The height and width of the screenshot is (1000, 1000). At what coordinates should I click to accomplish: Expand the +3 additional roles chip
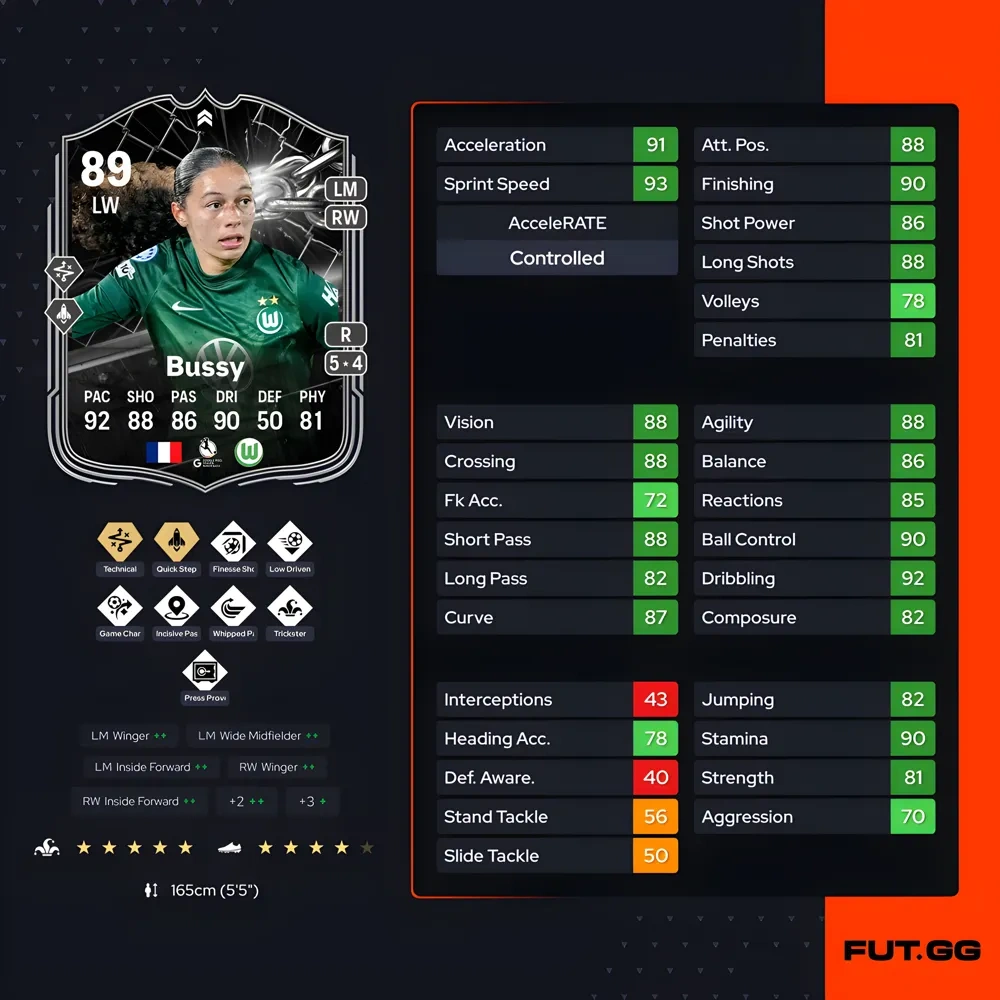click(312, 802)
